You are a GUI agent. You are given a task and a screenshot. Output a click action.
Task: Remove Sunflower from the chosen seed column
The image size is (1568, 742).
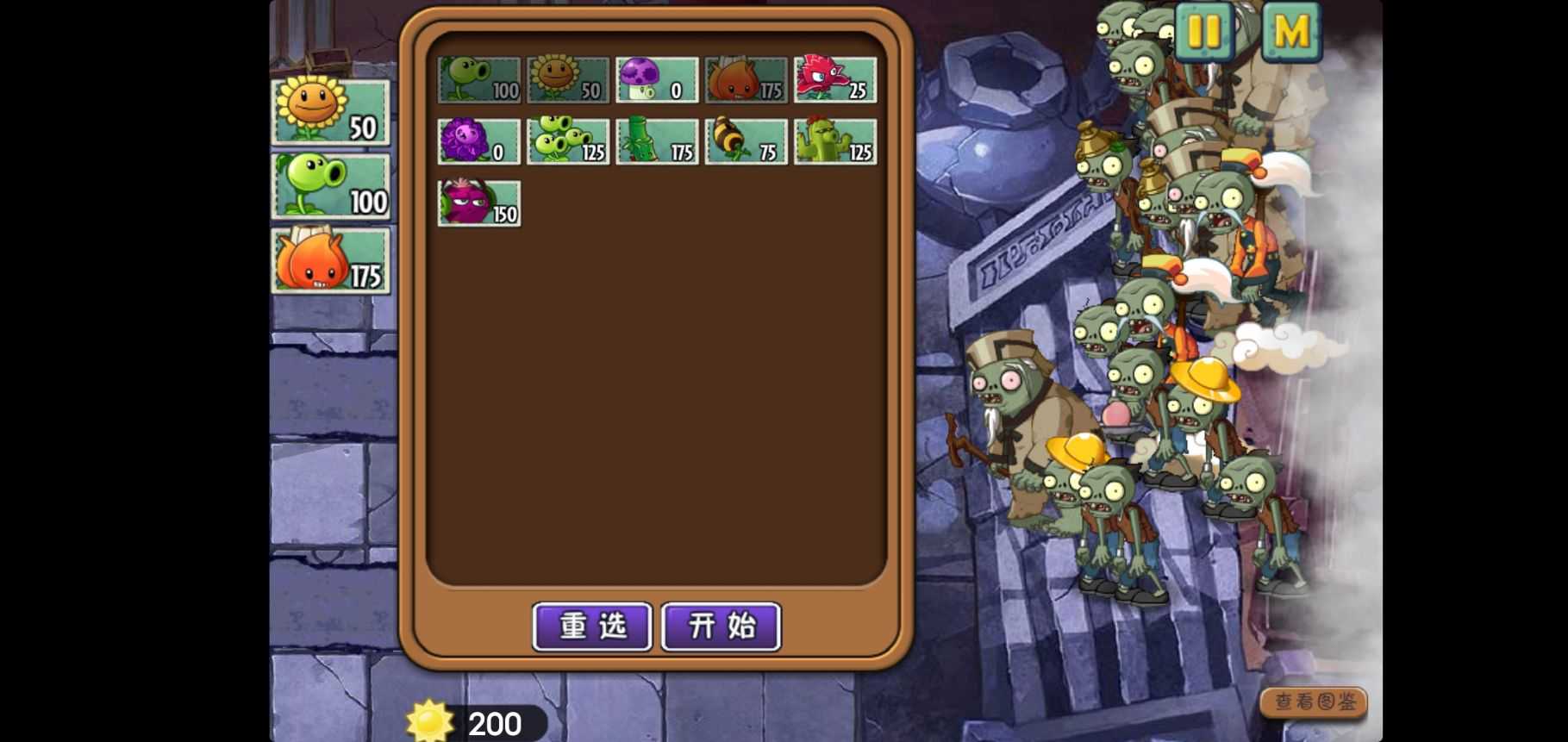click(x=331, y=112)
